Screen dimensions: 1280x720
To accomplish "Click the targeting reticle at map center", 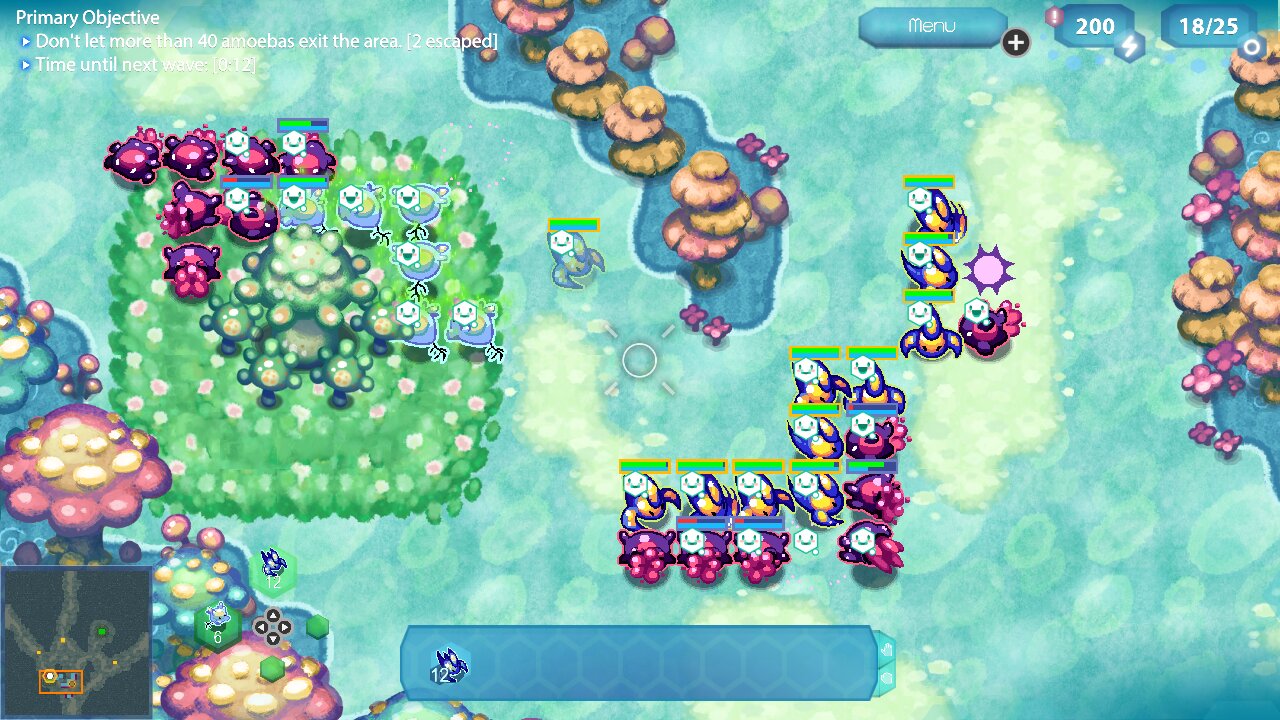I will click(x=640, y=362).
